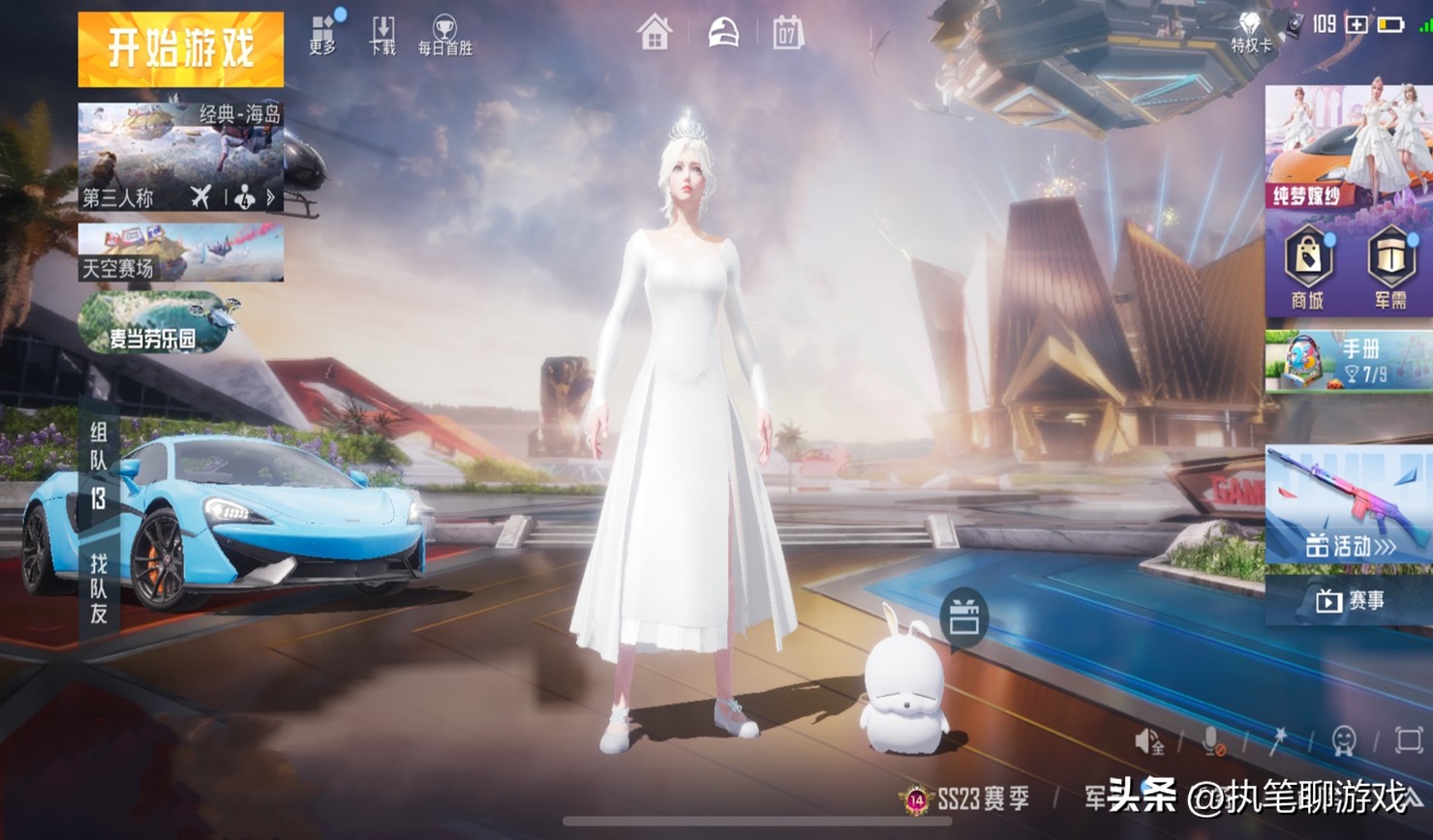View the 纯梦嫁纱 wedding dress promotion
The width and height of the screenshot is (1433, 840).
(1348, 147)
